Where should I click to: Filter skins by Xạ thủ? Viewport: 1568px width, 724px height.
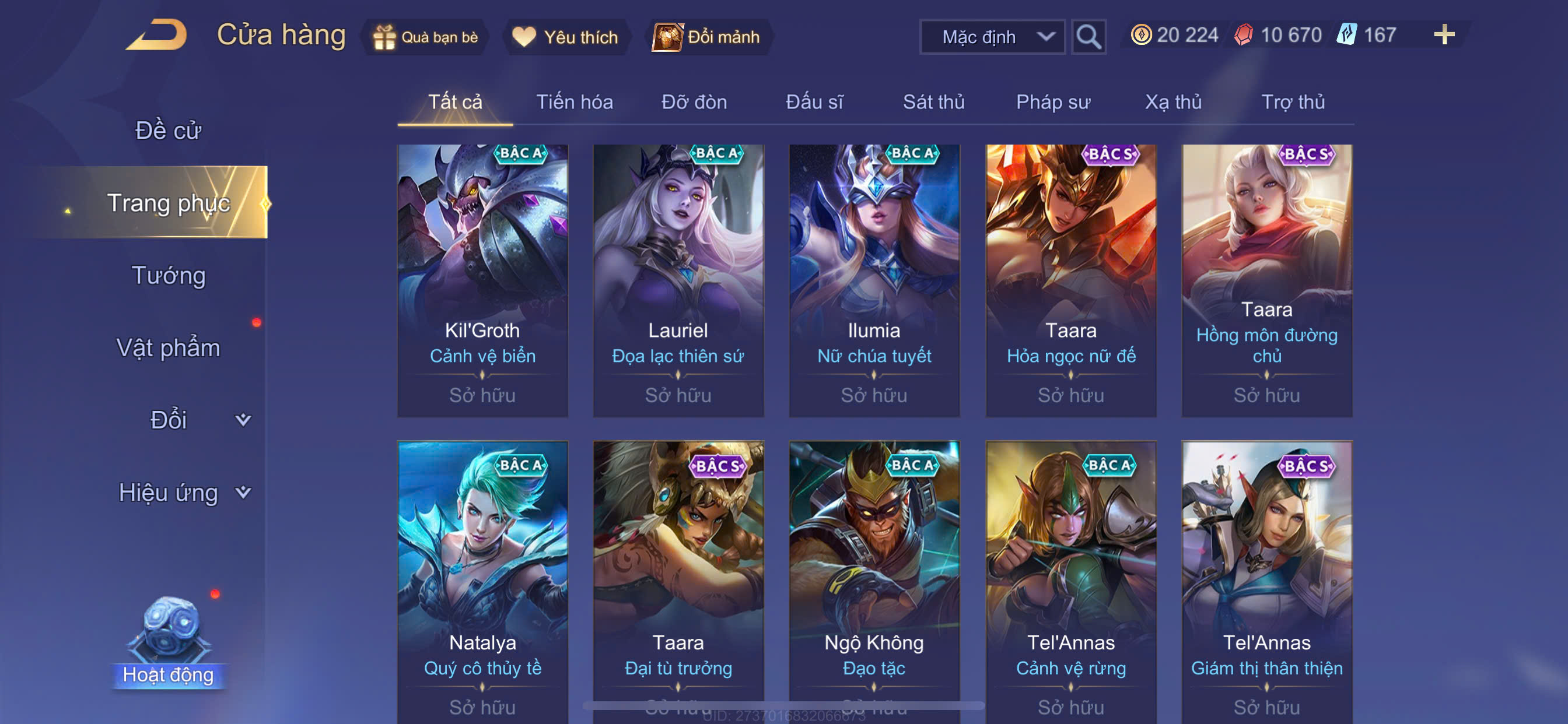click(x=1173, y=102)
